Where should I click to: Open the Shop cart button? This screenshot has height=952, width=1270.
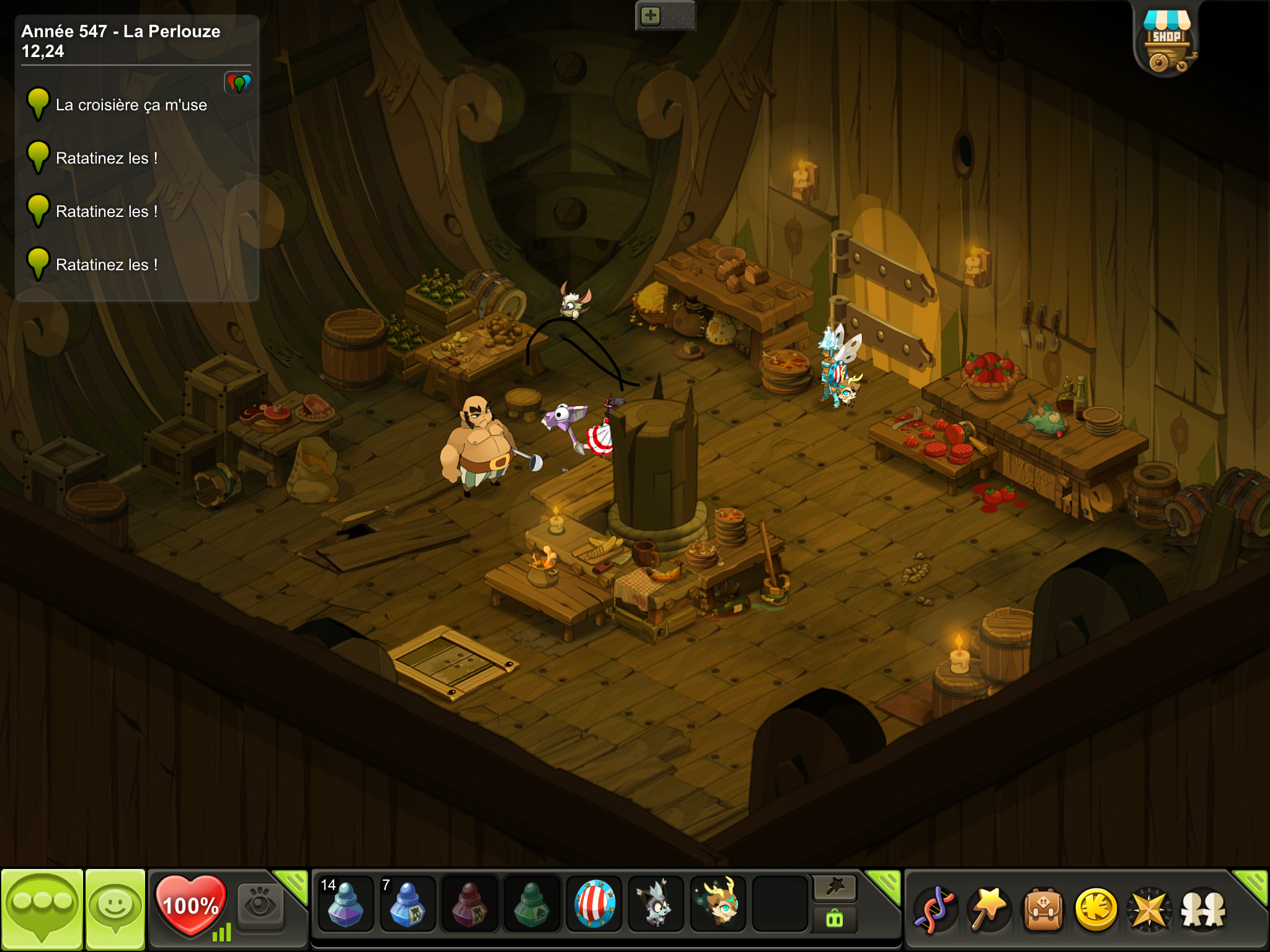pos(1166,40)
